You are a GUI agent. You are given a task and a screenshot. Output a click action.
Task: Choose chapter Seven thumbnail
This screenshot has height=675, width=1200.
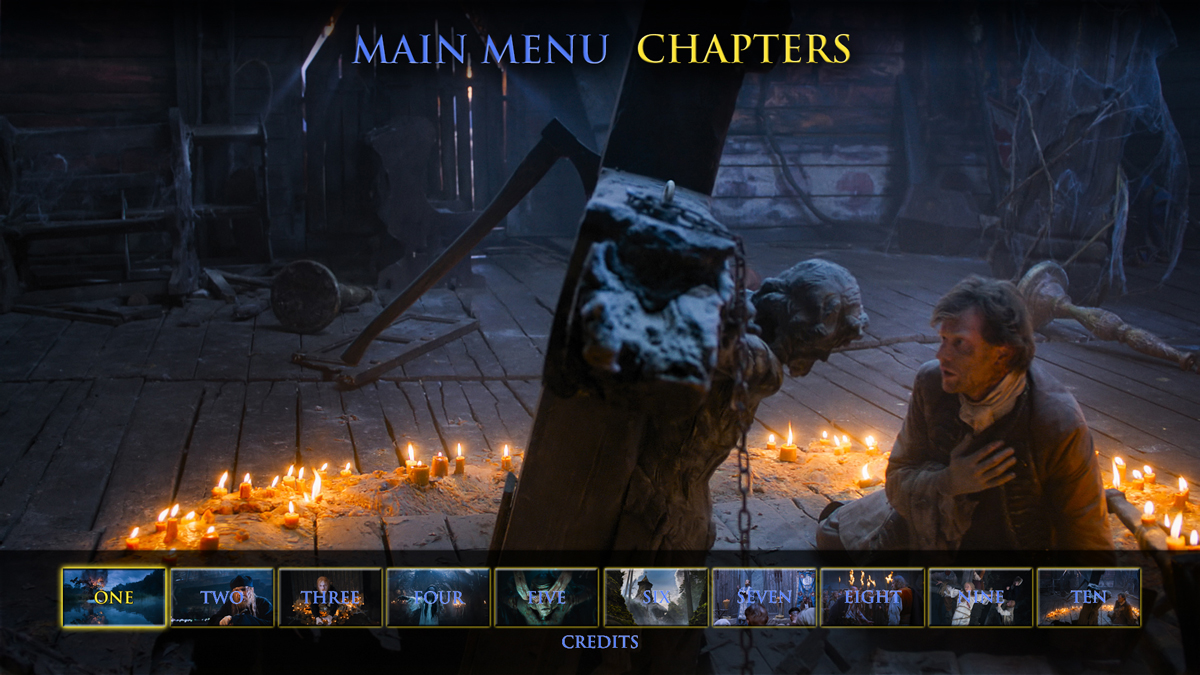pyautogui.click(x=763, y=597)
